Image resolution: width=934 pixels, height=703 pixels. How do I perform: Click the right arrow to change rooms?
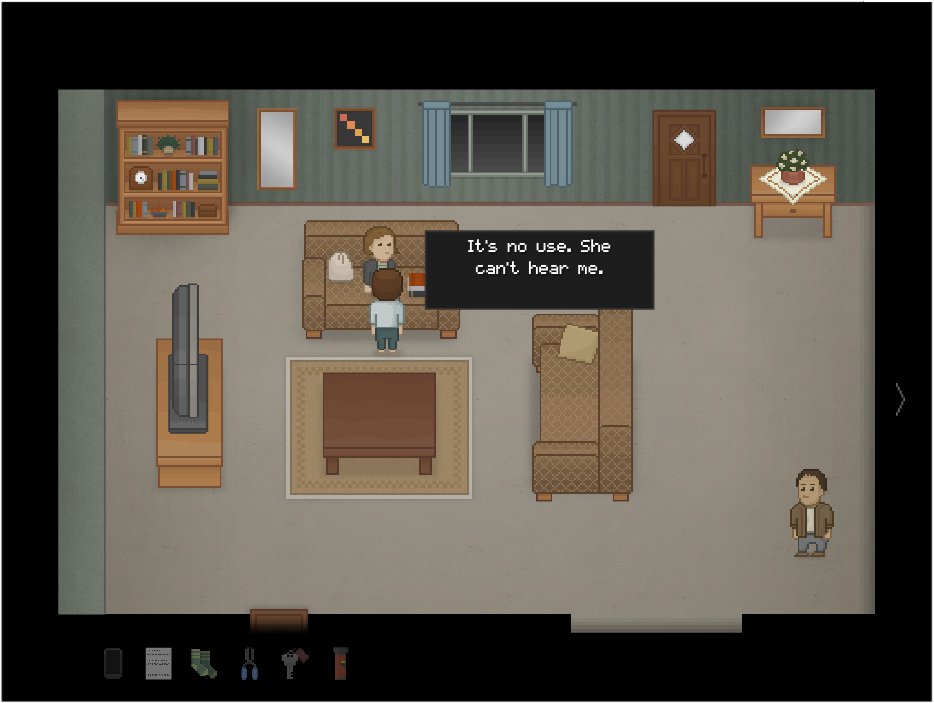[900, 400]
